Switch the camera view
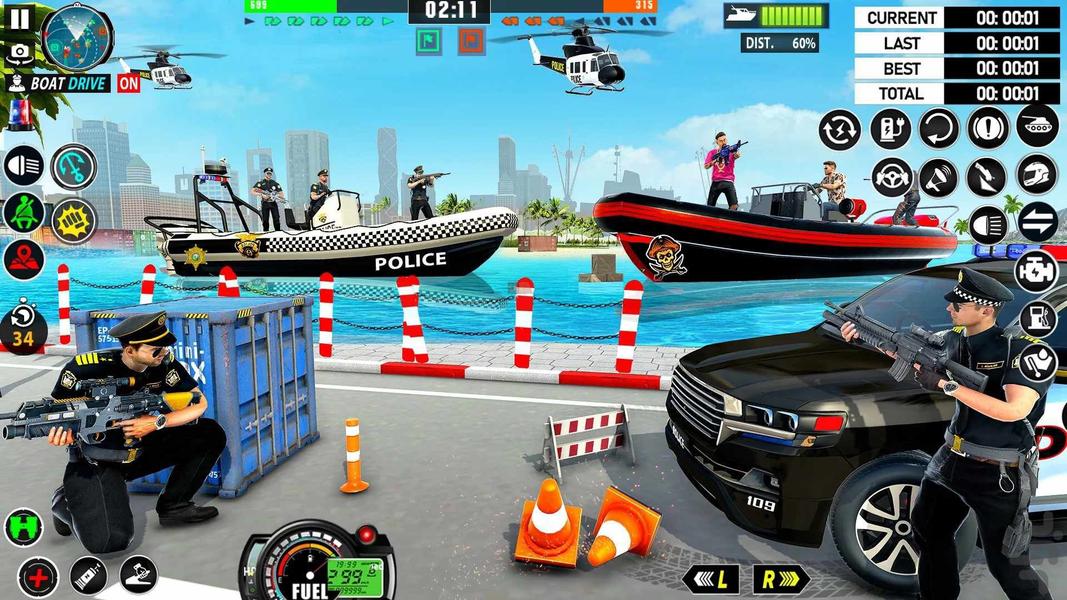Screen dimensions: 1067x600 pos(18,52)
